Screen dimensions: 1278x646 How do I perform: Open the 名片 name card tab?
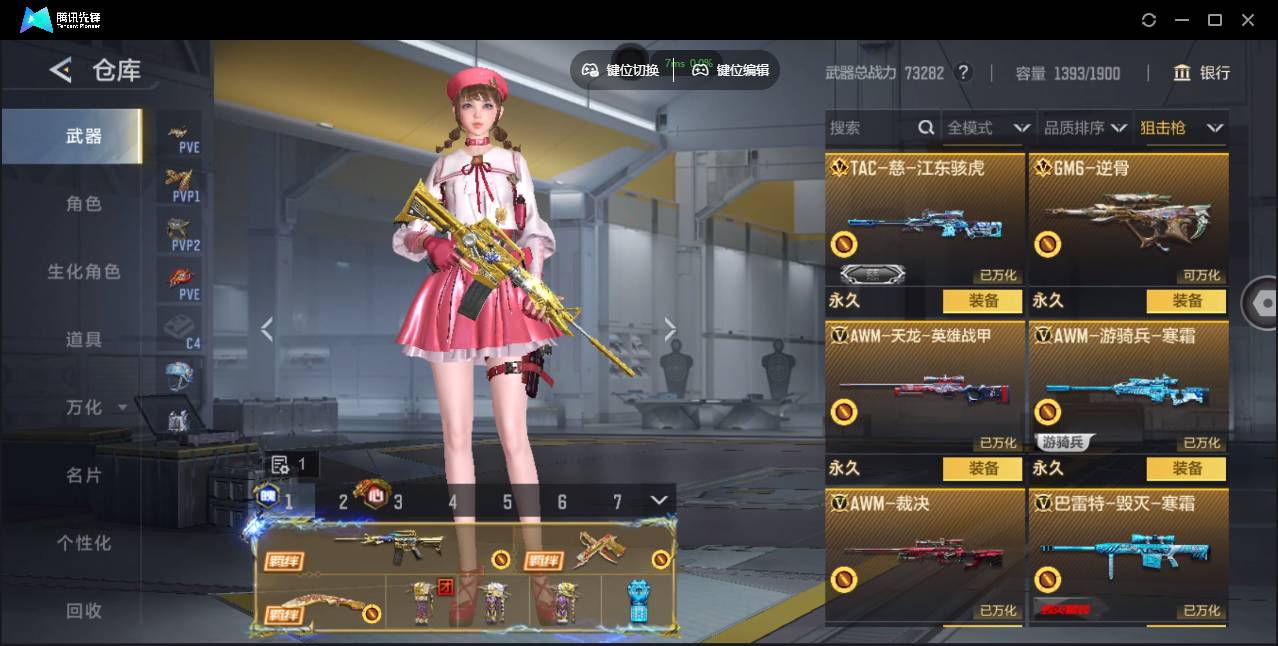pos(84,475)
